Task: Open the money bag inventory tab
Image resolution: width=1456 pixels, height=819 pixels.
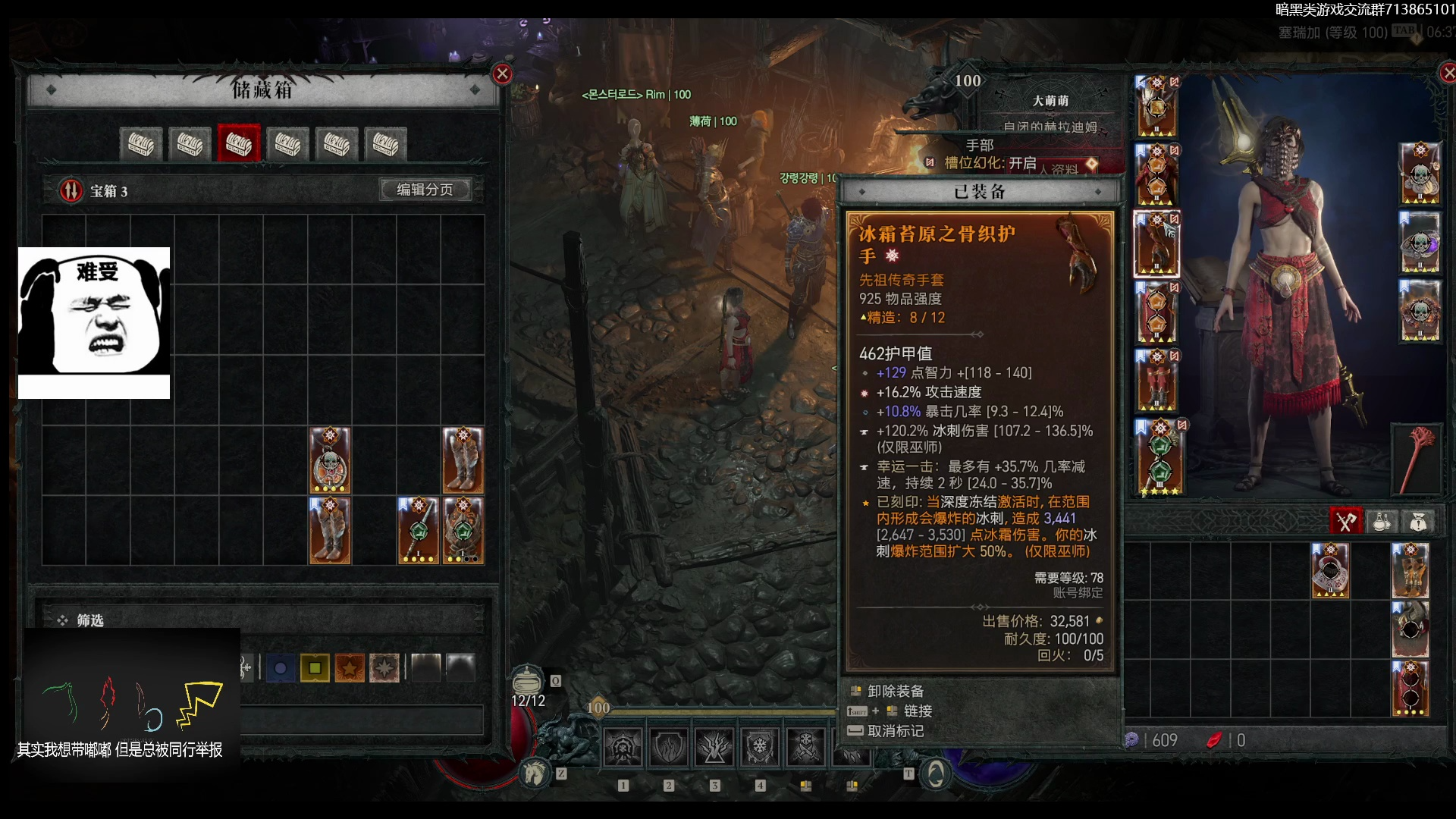Action: (x=1418, y=522)
